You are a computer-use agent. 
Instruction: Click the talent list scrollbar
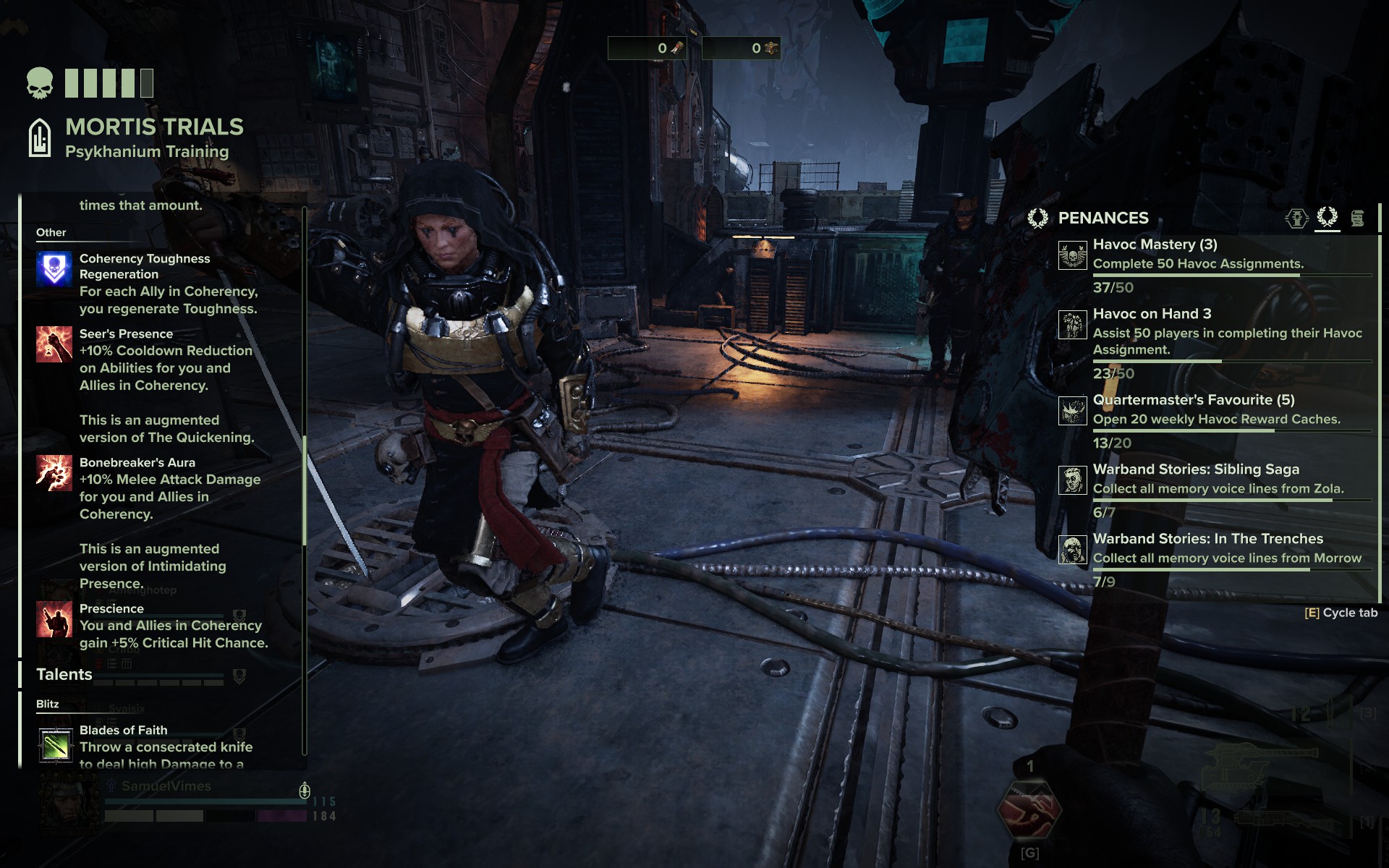point(305,490)
